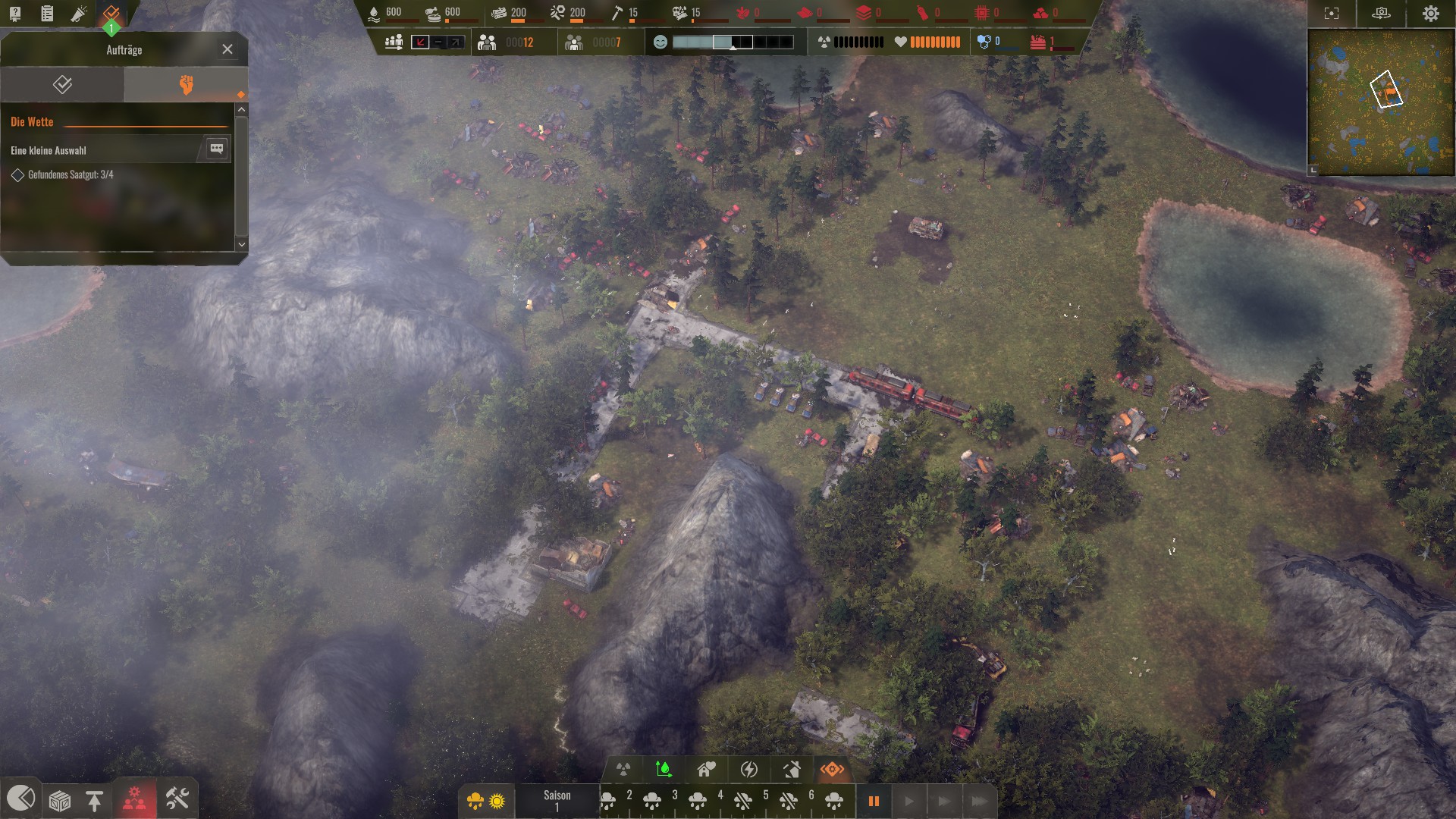Click on the minimap
The width and height of the screenshot is (1456, 819).
pyautogui.click(x=1380, y=101)
